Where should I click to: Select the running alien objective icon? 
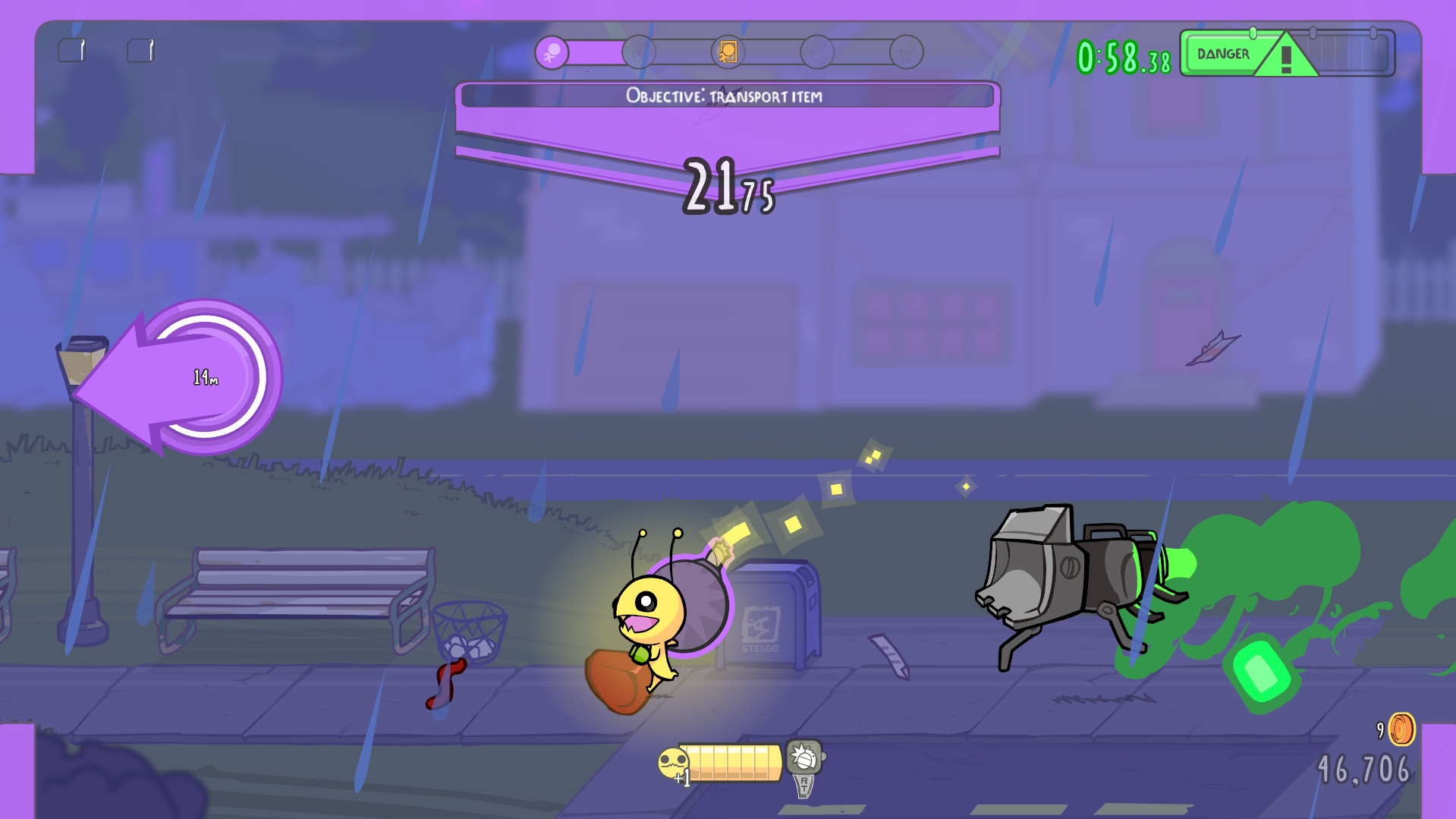pyautogui.click(x=552, y=51)
